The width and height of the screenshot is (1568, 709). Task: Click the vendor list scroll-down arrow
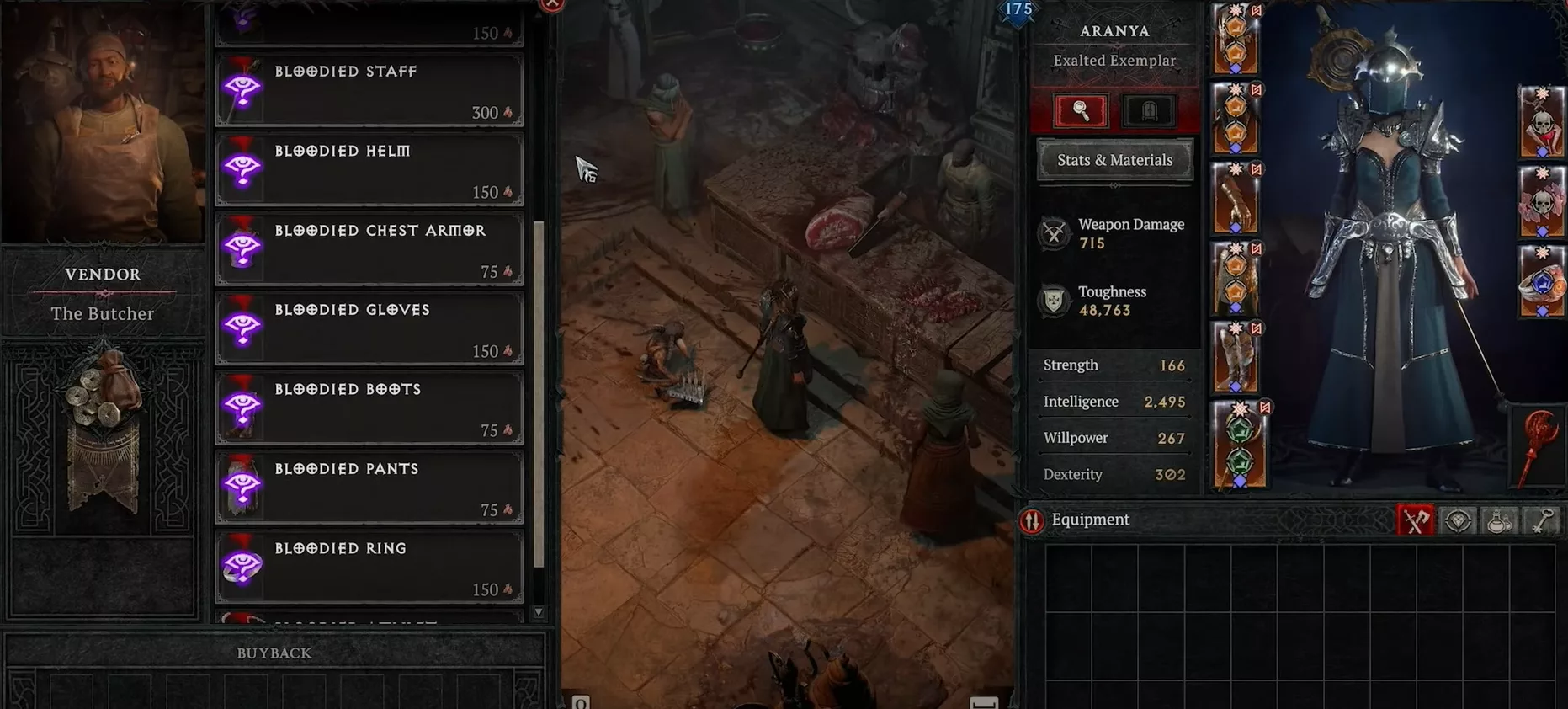(x=539, y=613)
